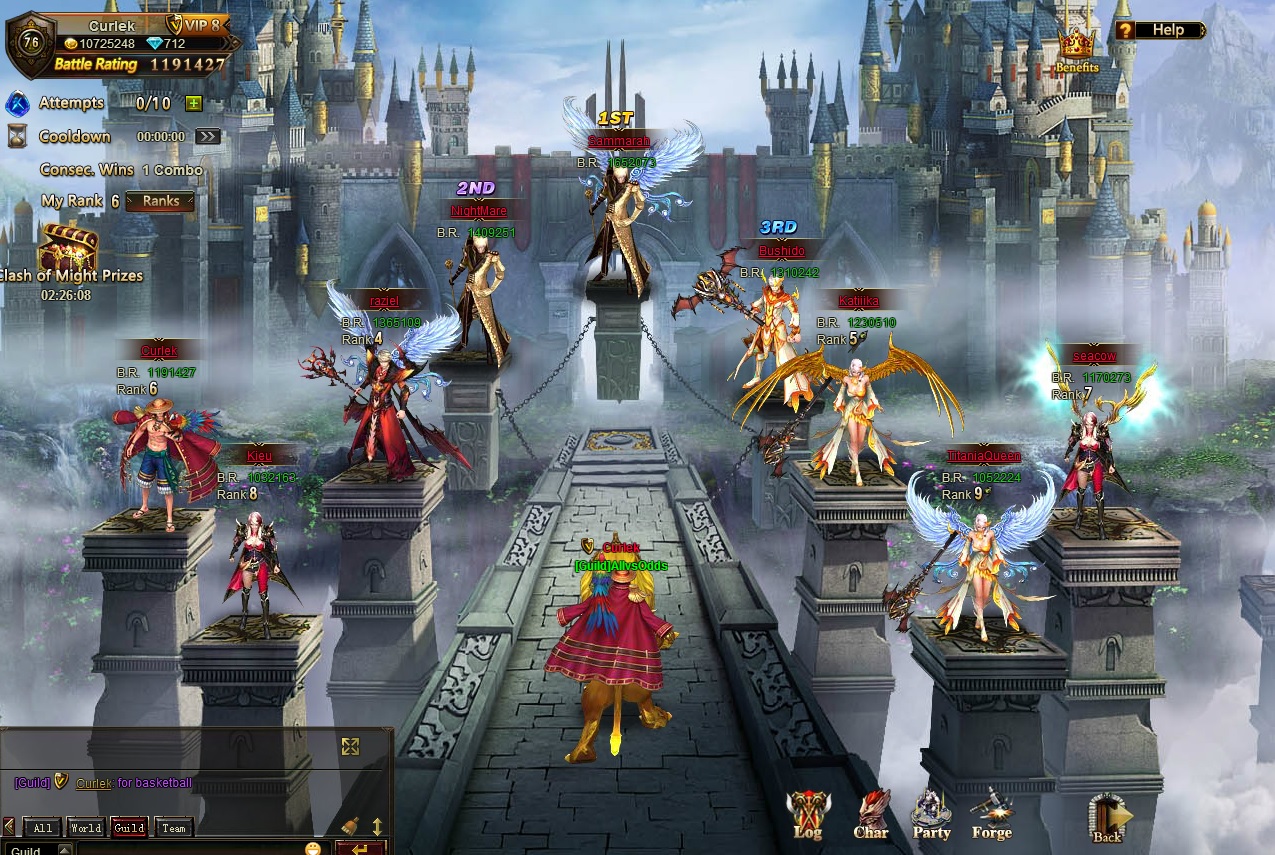Clear the chat with the broom icon
The height and width of the screenshot is (855, 1275).
pyautogui.click(x=350, y=826)
